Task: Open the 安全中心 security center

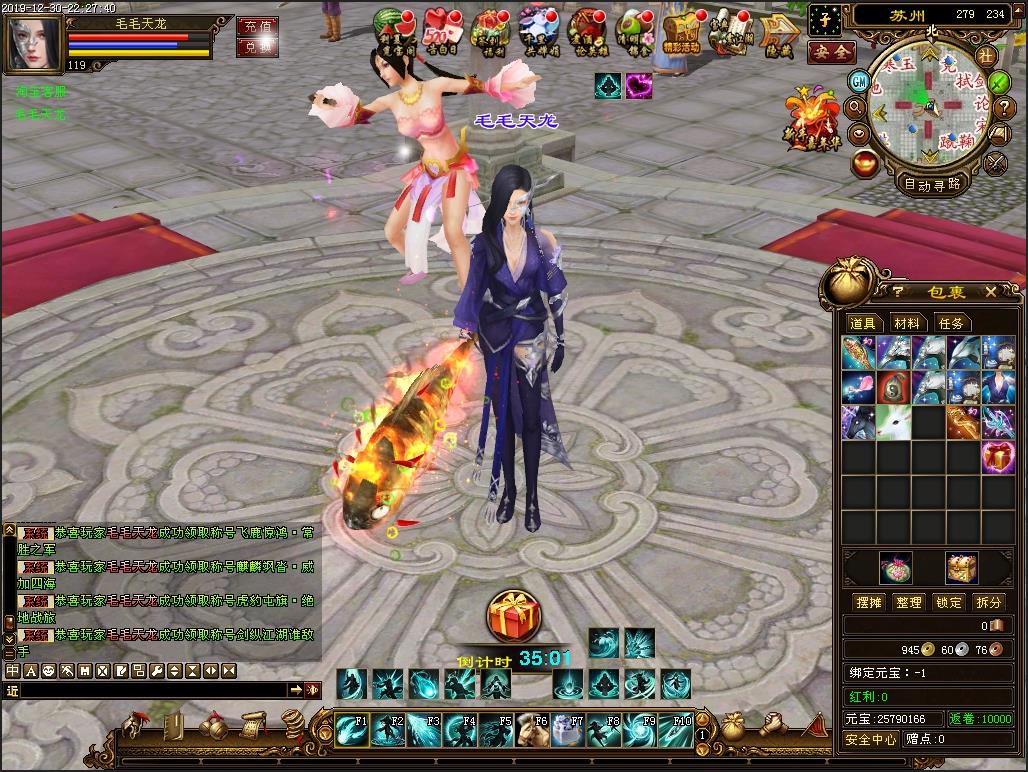Action: 871,740
